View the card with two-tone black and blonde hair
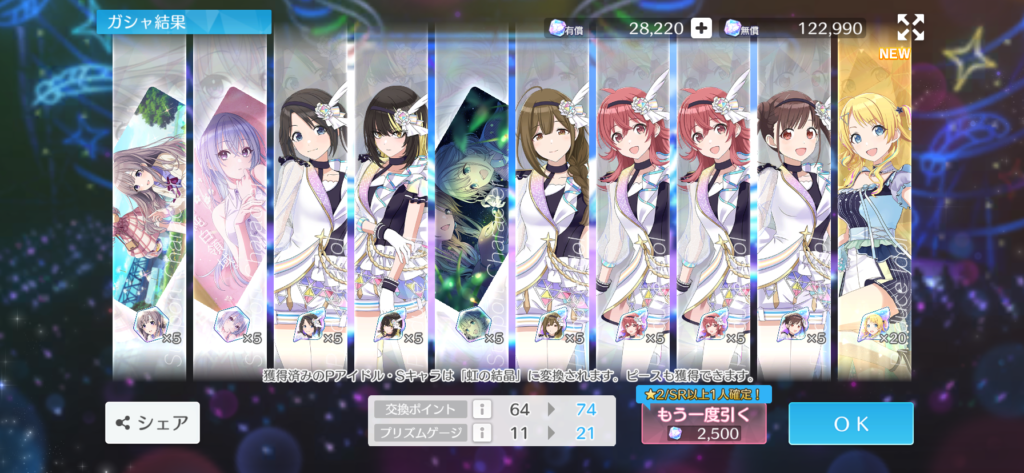Viewport: 1024px width, 473px height. [391, 200]
